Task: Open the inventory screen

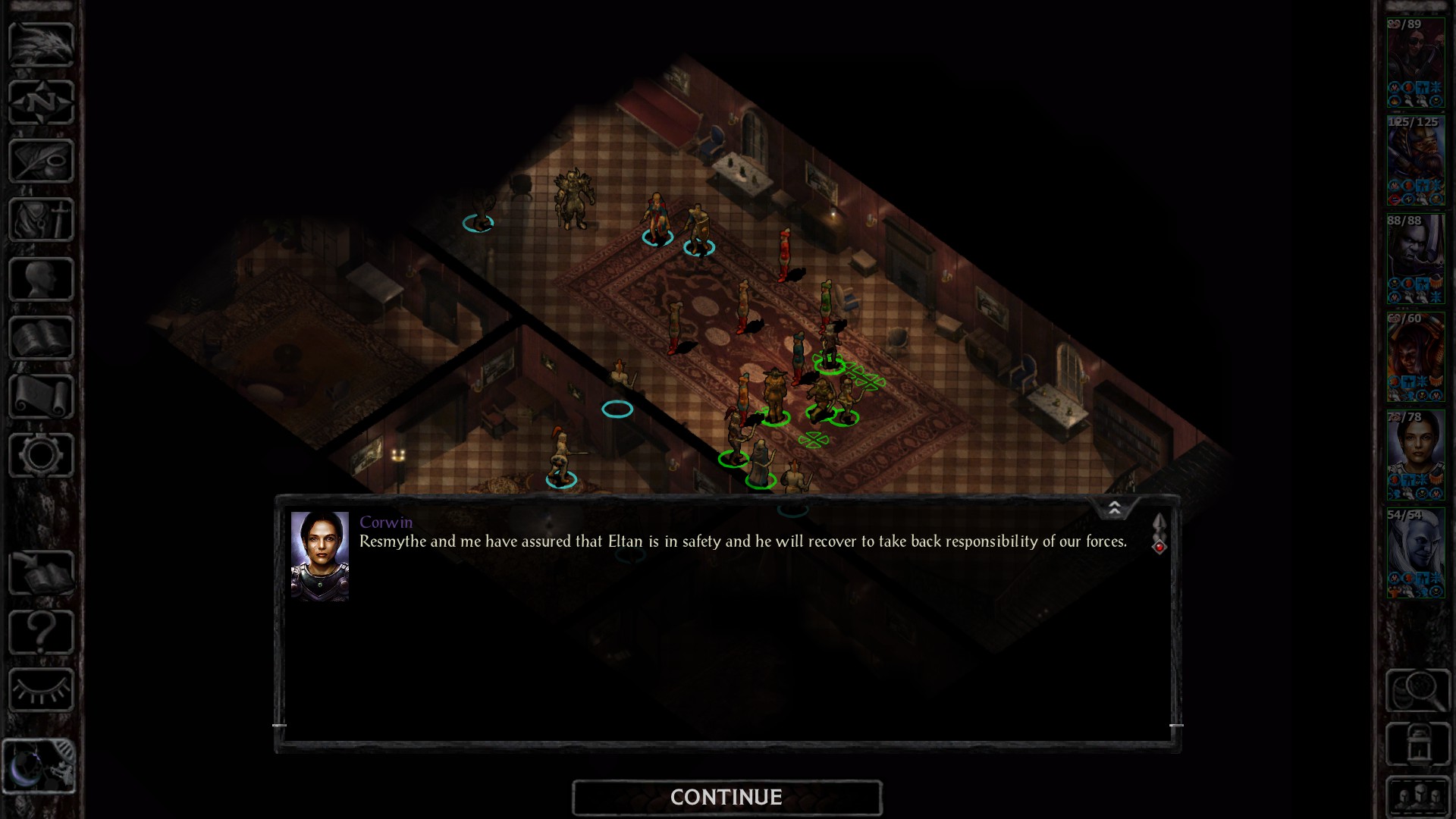Action: click(x=41, y=220)
